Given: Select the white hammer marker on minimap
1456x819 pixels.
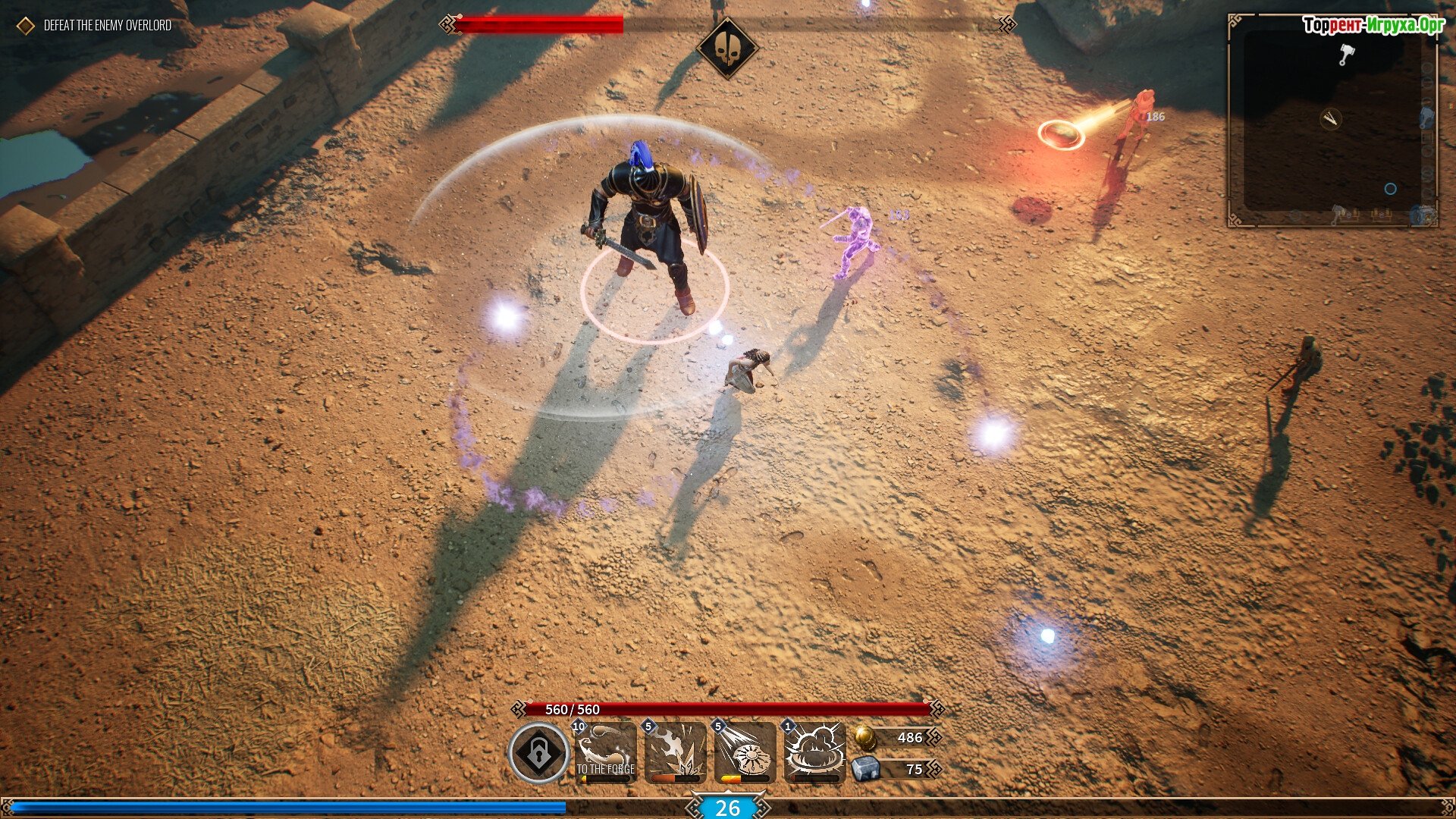Looking at the screenshot, I should tap(1346, 54).
